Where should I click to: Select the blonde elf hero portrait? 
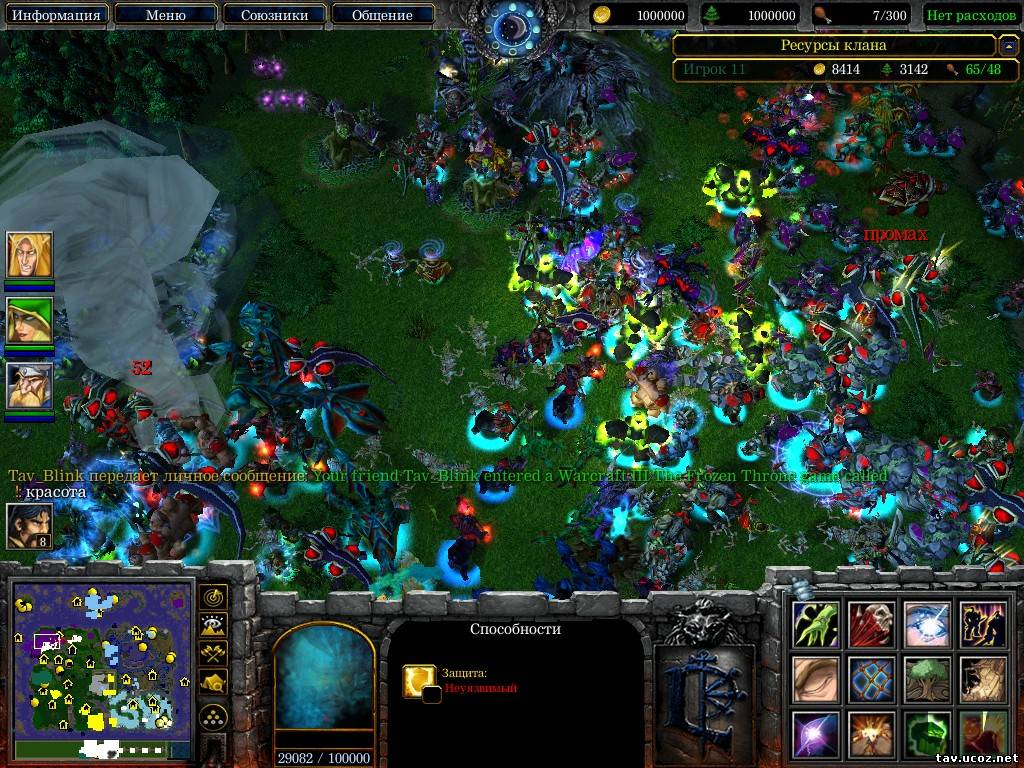click(x=29, y=255)
